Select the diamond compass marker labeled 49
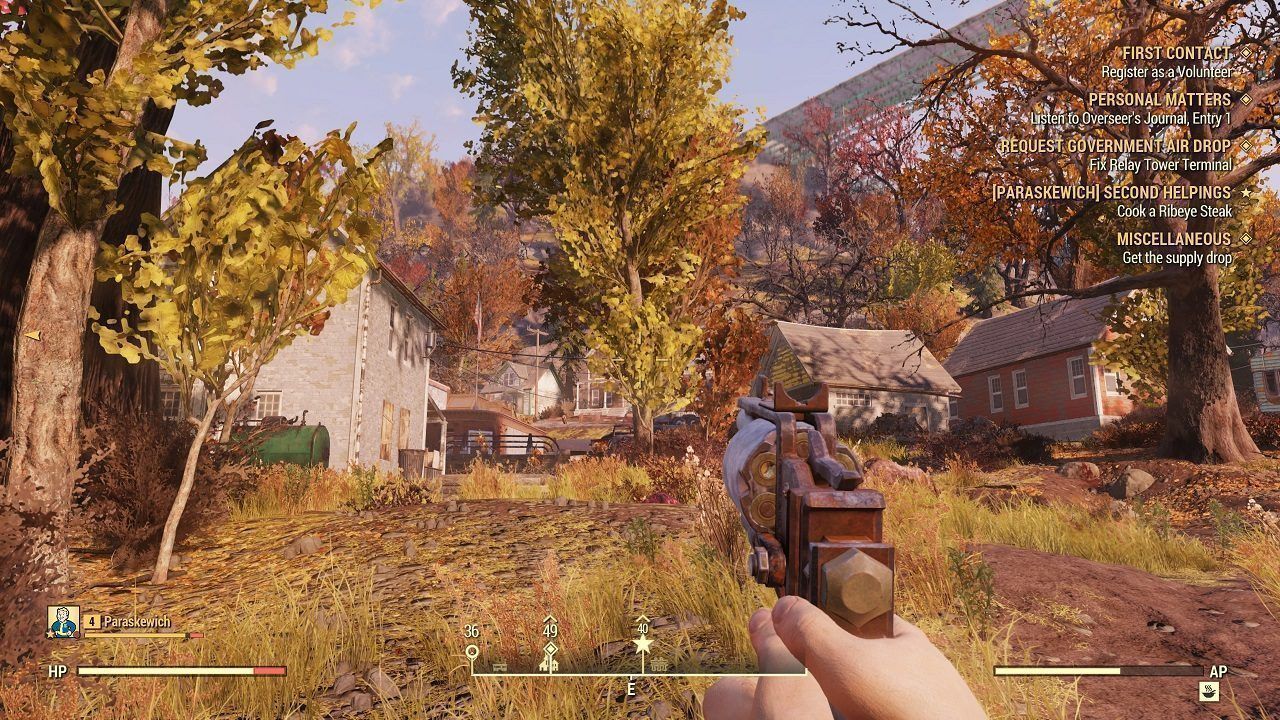 pos(550,652)
